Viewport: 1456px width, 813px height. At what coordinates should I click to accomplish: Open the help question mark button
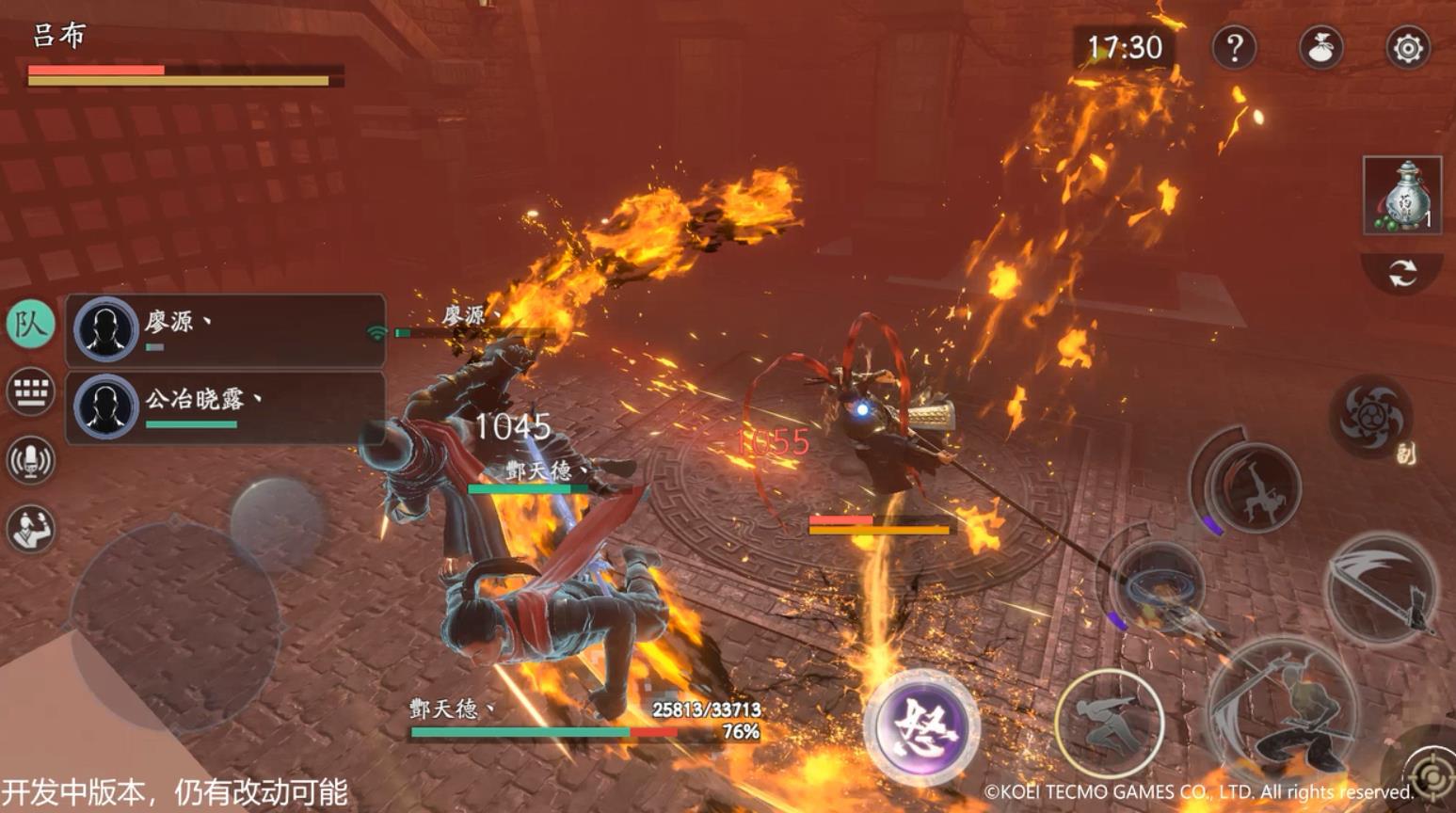click(x=1234, y=47)
